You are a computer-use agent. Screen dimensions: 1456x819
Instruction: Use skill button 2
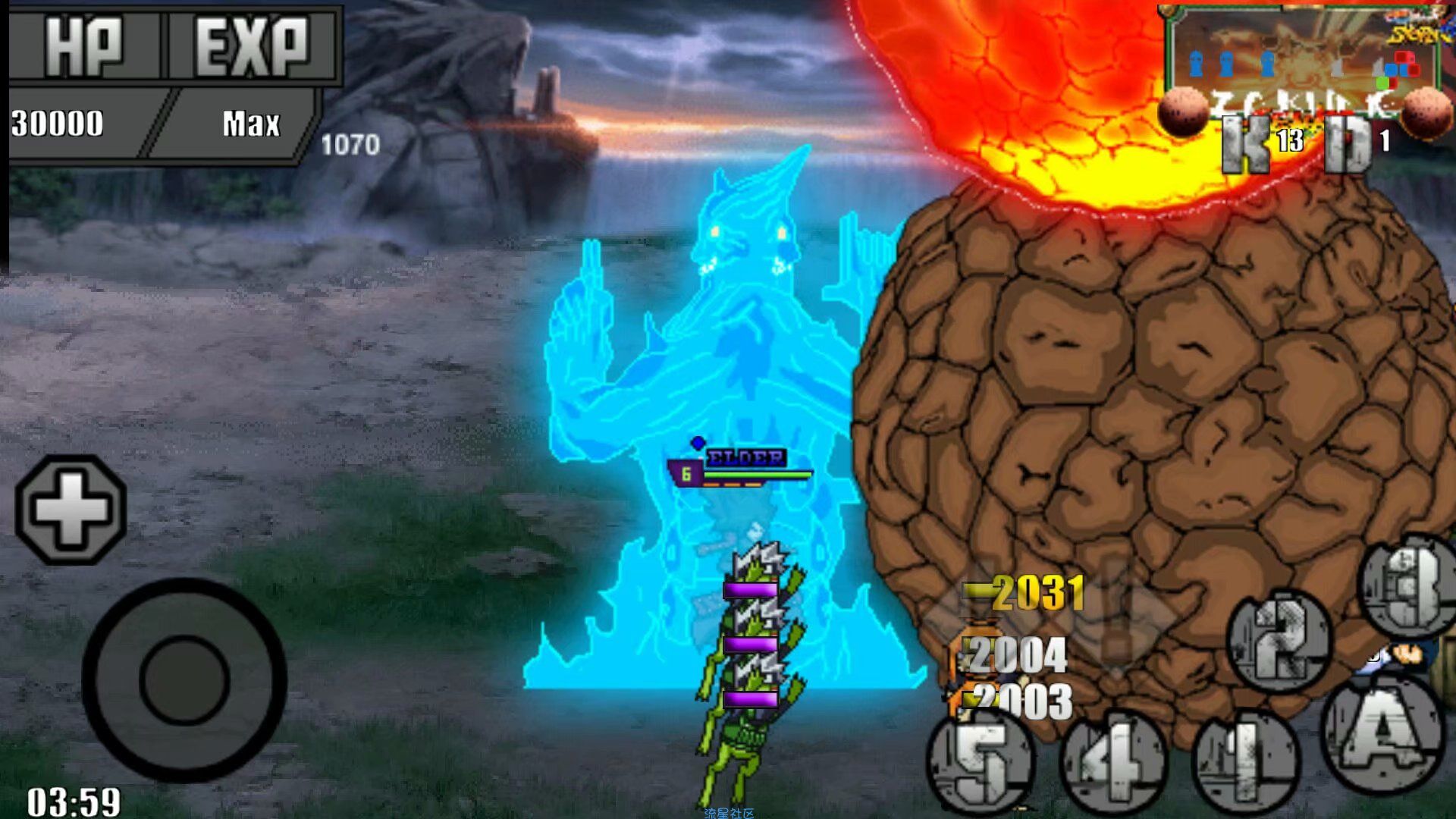tap(1279, 640)
